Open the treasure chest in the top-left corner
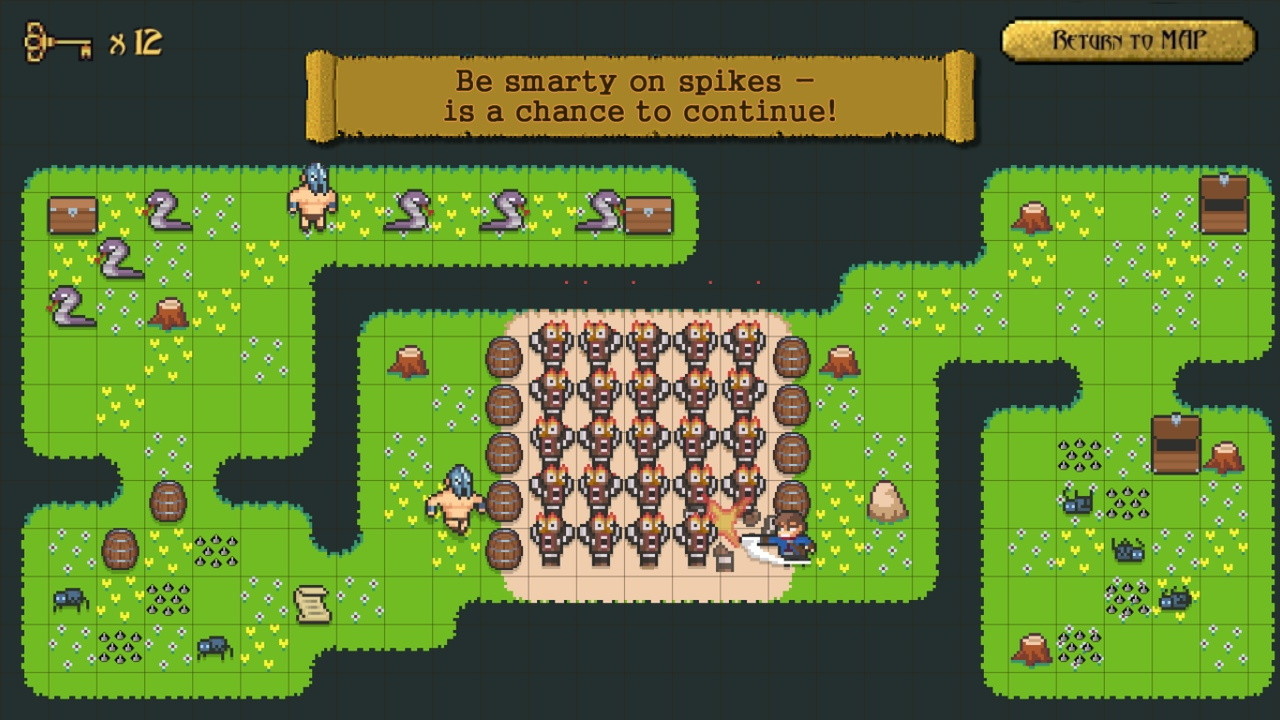Image resolution: width=1280 pixels, height=720 pixels. click(73, 213)
